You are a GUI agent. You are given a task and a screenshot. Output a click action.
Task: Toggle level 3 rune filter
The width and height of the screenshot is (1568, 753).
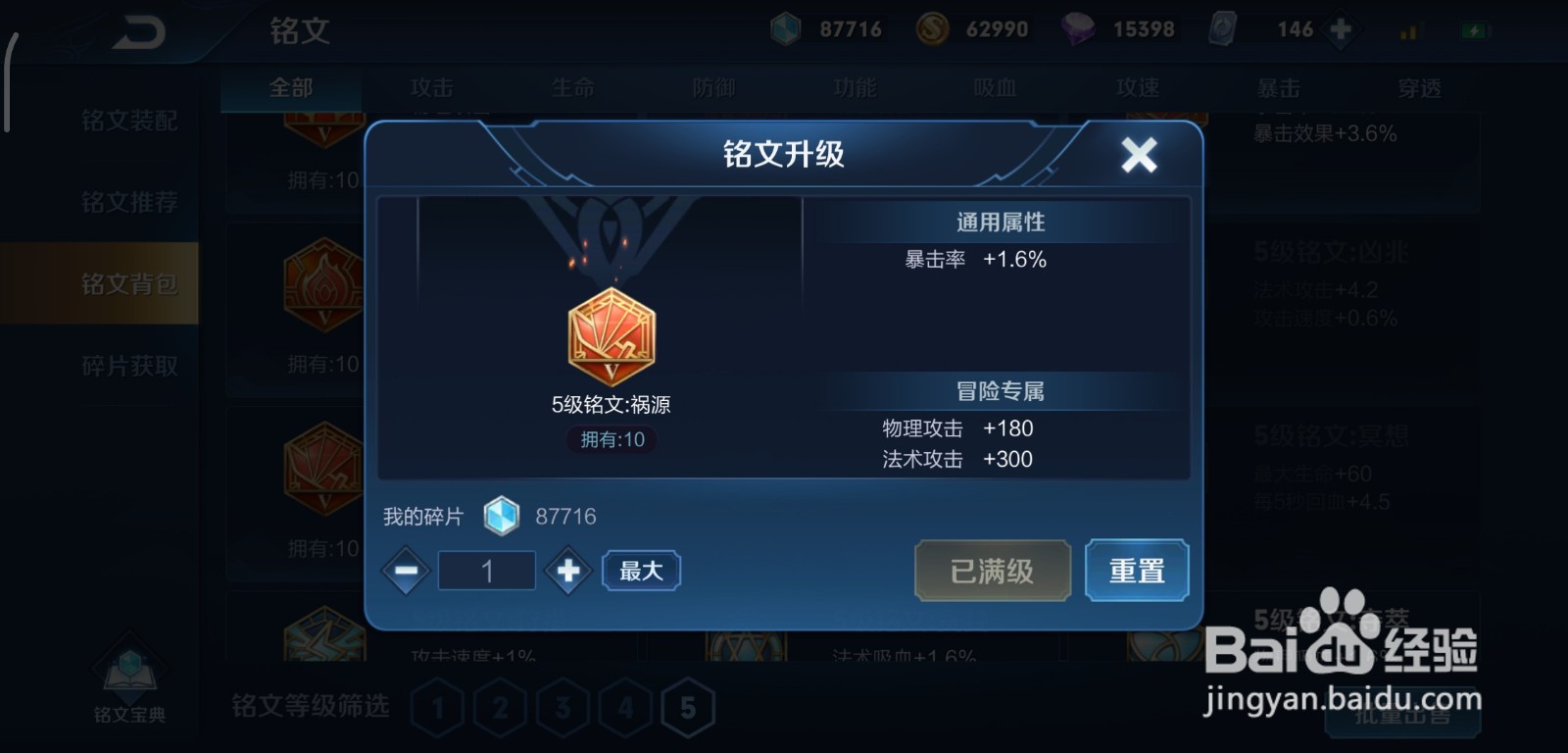pyautogui.click(x=563, y=704)
